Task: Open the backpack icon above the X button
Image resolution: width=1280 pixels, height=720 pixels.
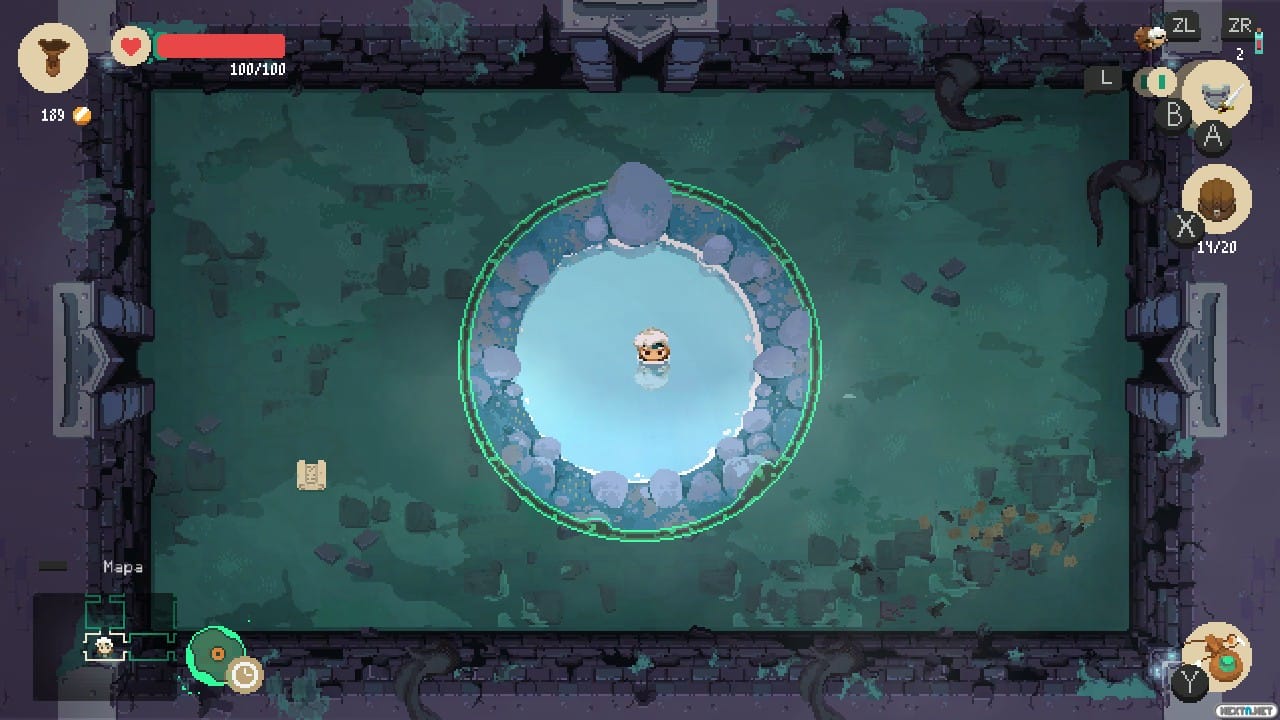Action: pos(1217,200)
